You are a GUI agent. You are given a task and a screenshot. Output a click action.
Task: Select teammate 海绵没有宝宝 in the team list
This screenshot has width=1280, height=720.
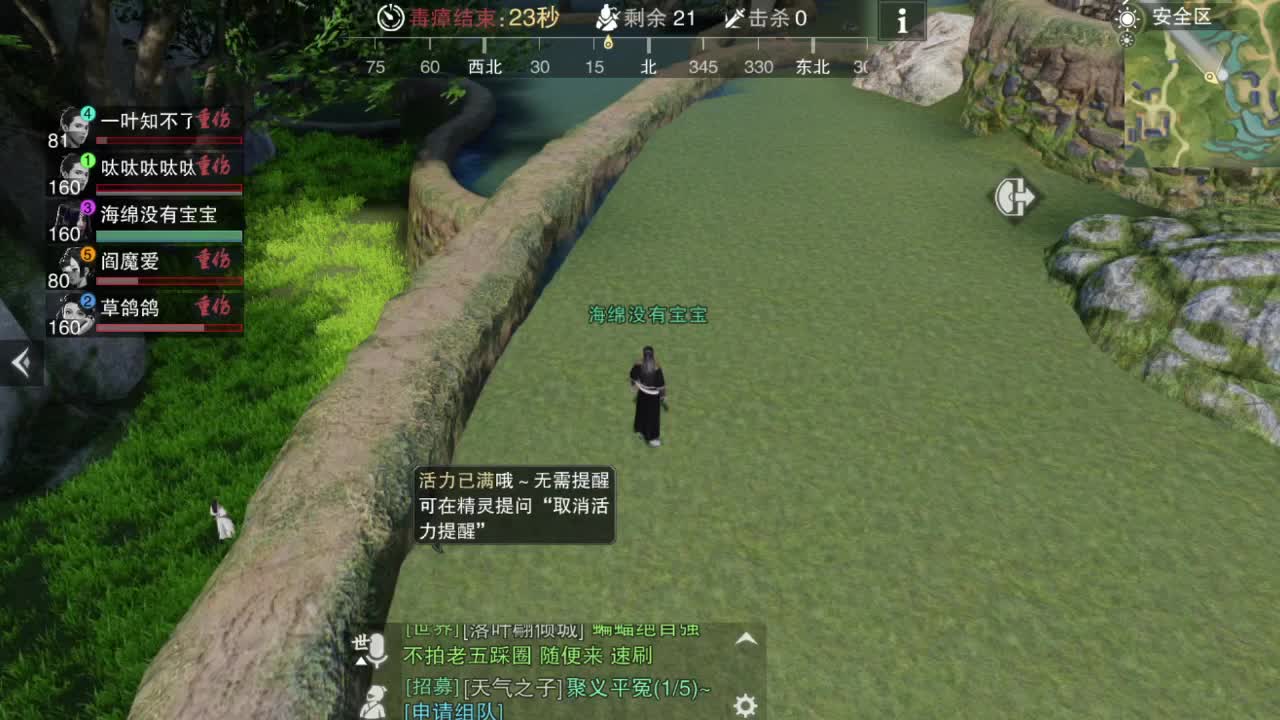pyautogui.click(x=160, y=214)
